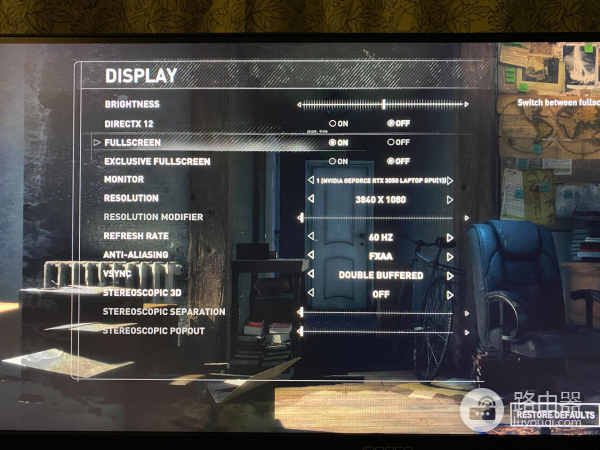Decrease Refresh Rate using the left arrow
Image resolution: width=600 pixels, height=450 pixels.
[x=310, y=237]
